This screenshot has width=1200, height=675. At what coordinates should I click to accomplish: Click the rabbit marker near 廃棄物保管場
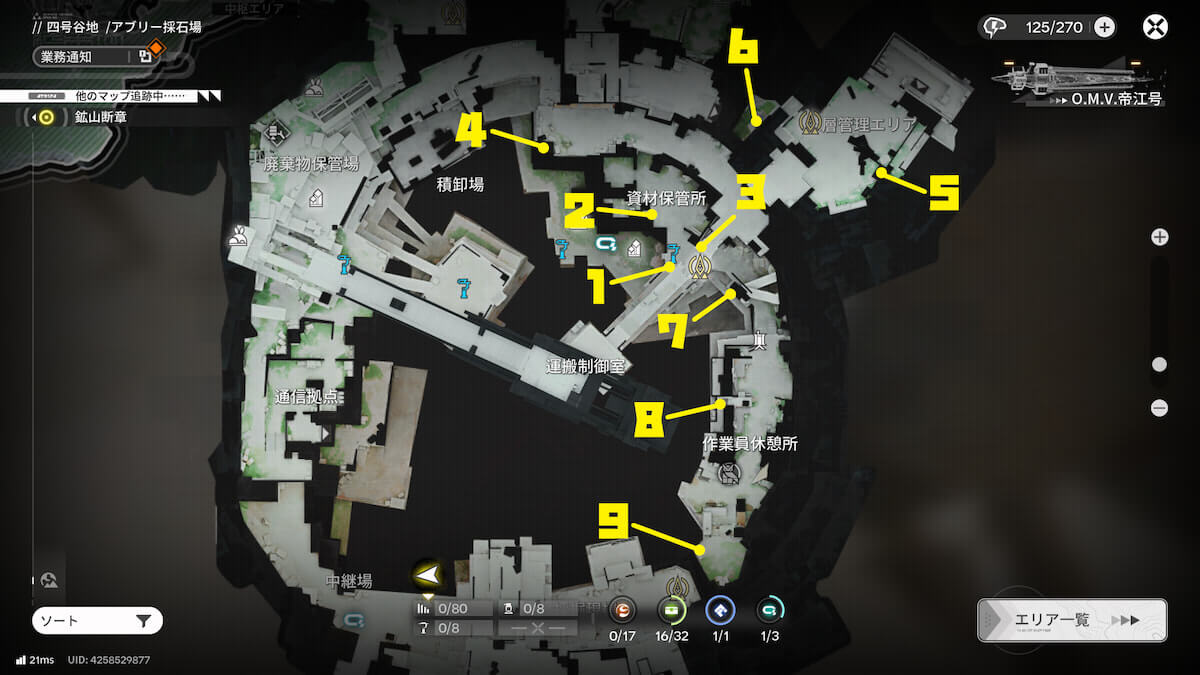click(238, 236)
